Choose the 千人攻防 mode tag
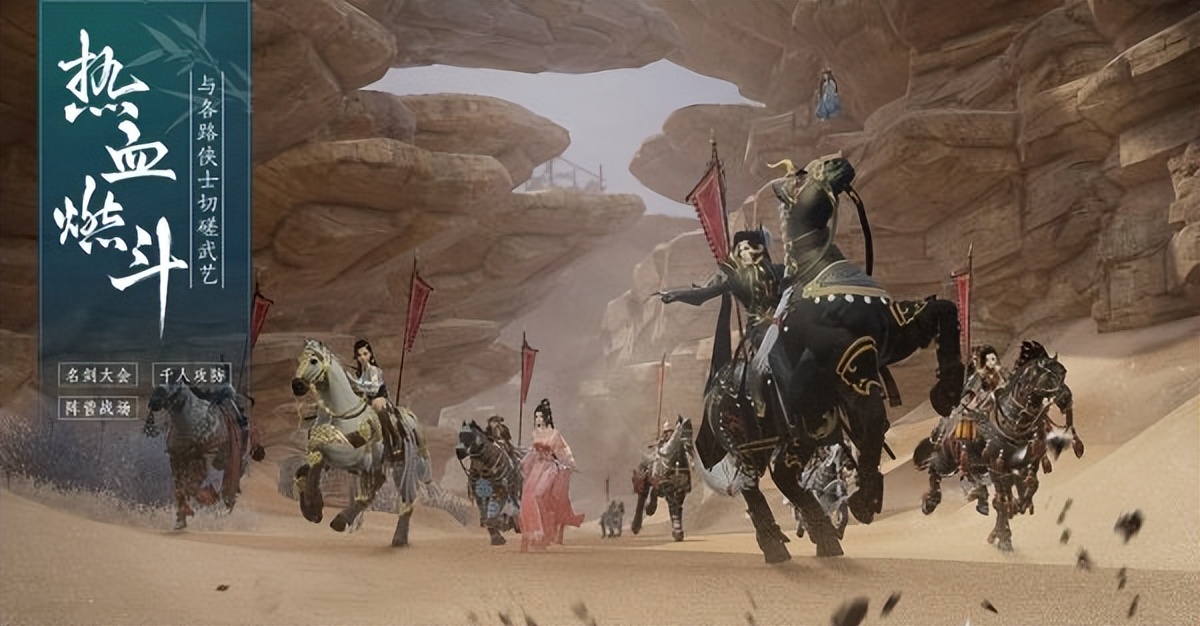 (191, 375)
